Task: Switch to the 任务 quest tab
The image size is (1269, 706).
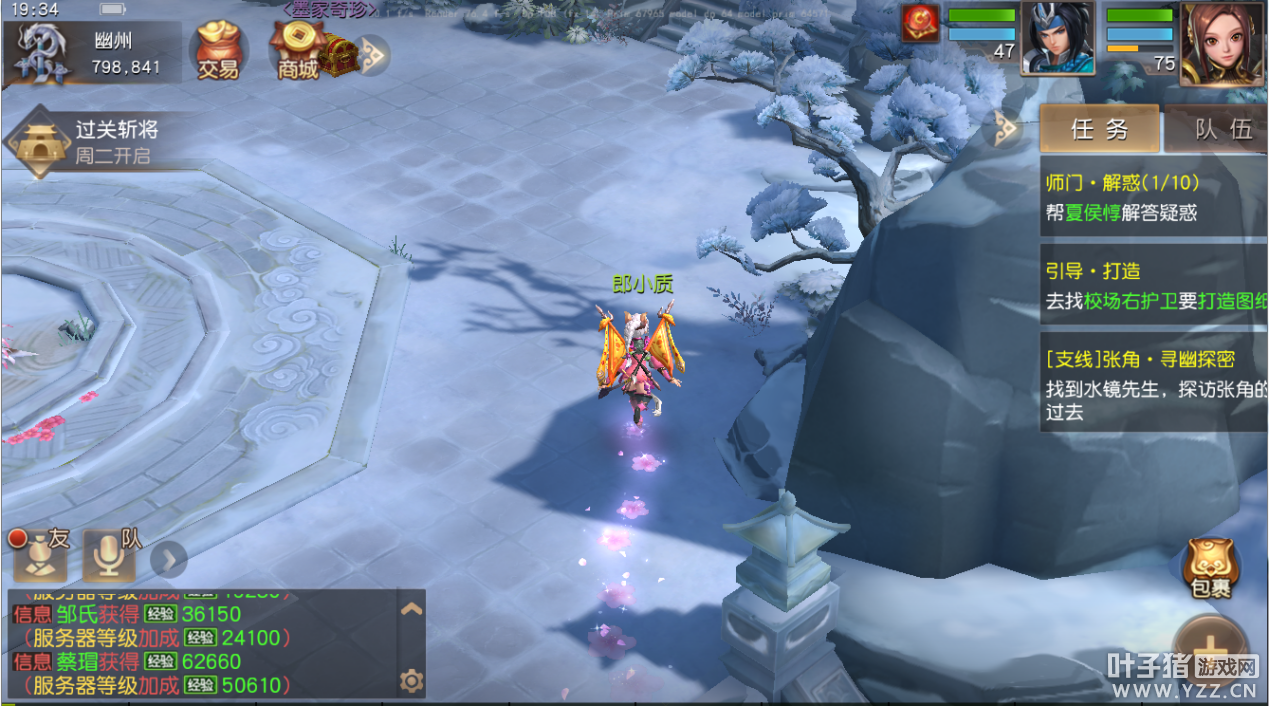Action: coord(1099,129)
